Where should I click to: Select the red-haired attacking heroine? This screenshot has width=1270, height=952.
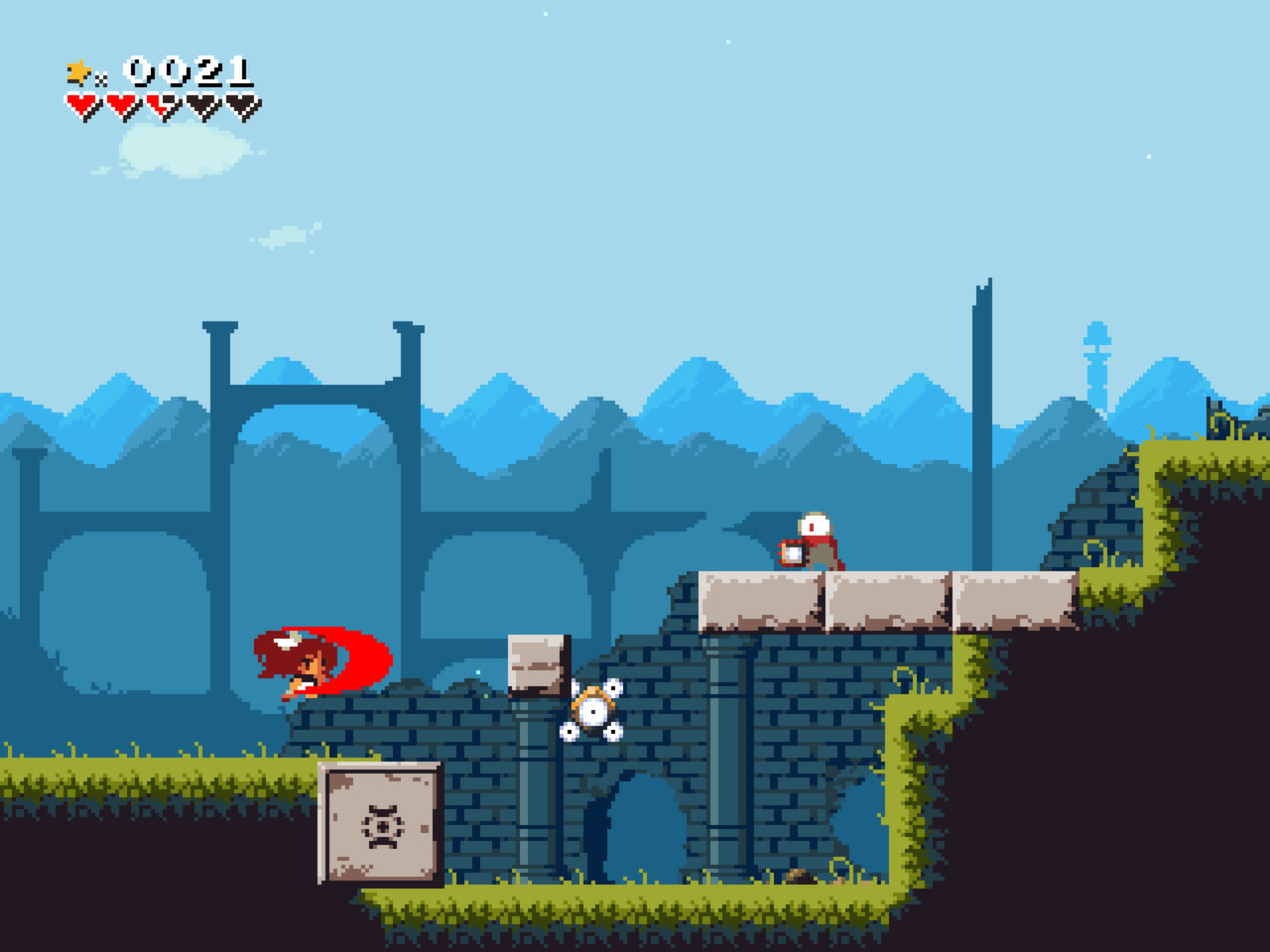tap(313, 662)
